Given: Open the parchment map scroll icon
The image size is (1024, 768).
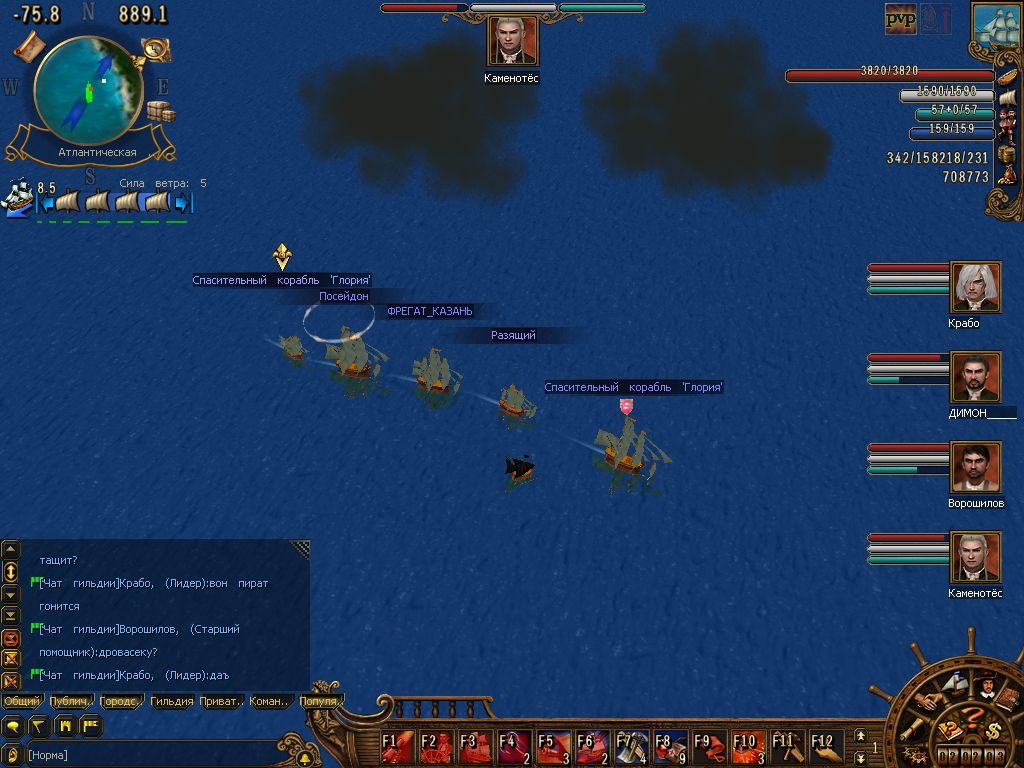Looking at the screenshot, I should point(28,44).
